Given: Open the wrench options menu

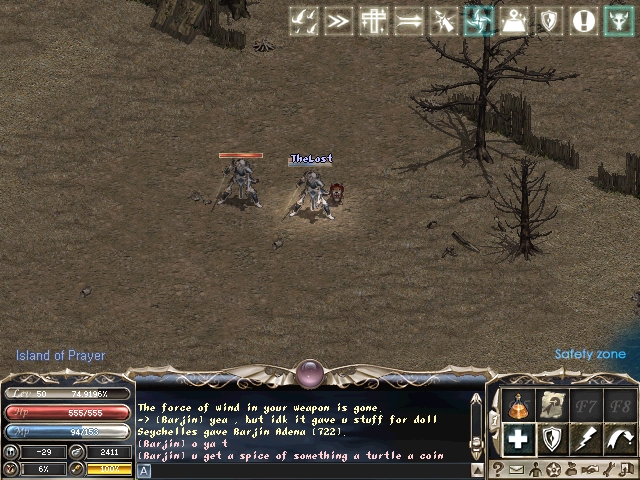Looking at the screenshot, I should pos(608,469).
